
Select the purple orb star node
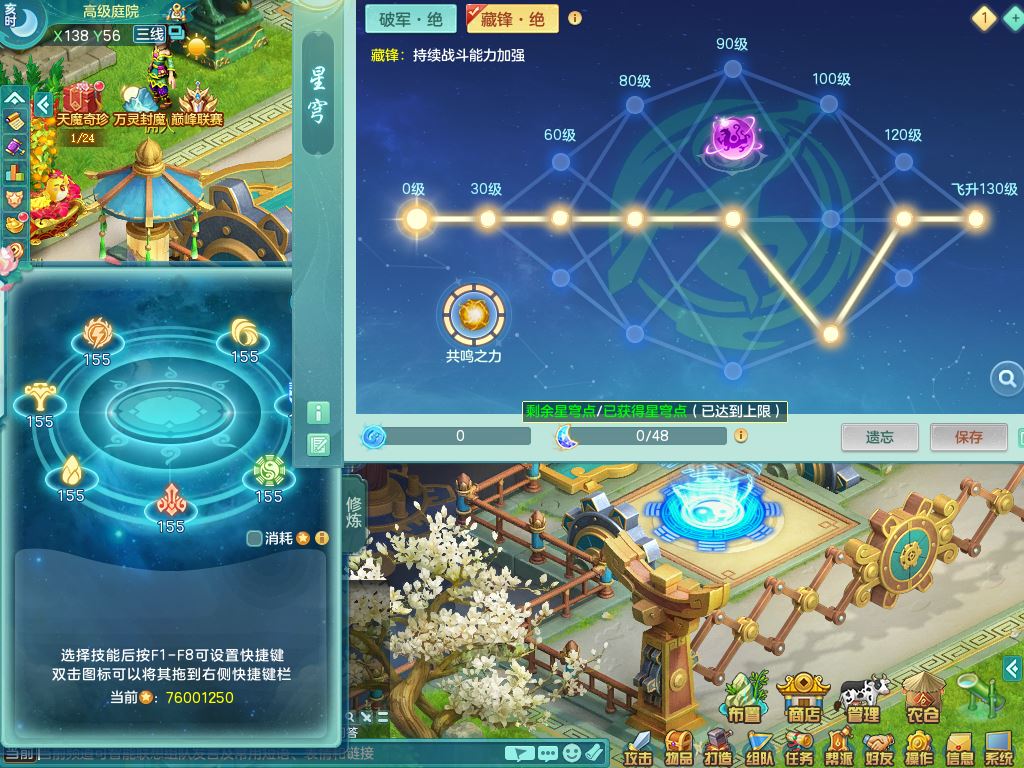(x=733, y=136)
